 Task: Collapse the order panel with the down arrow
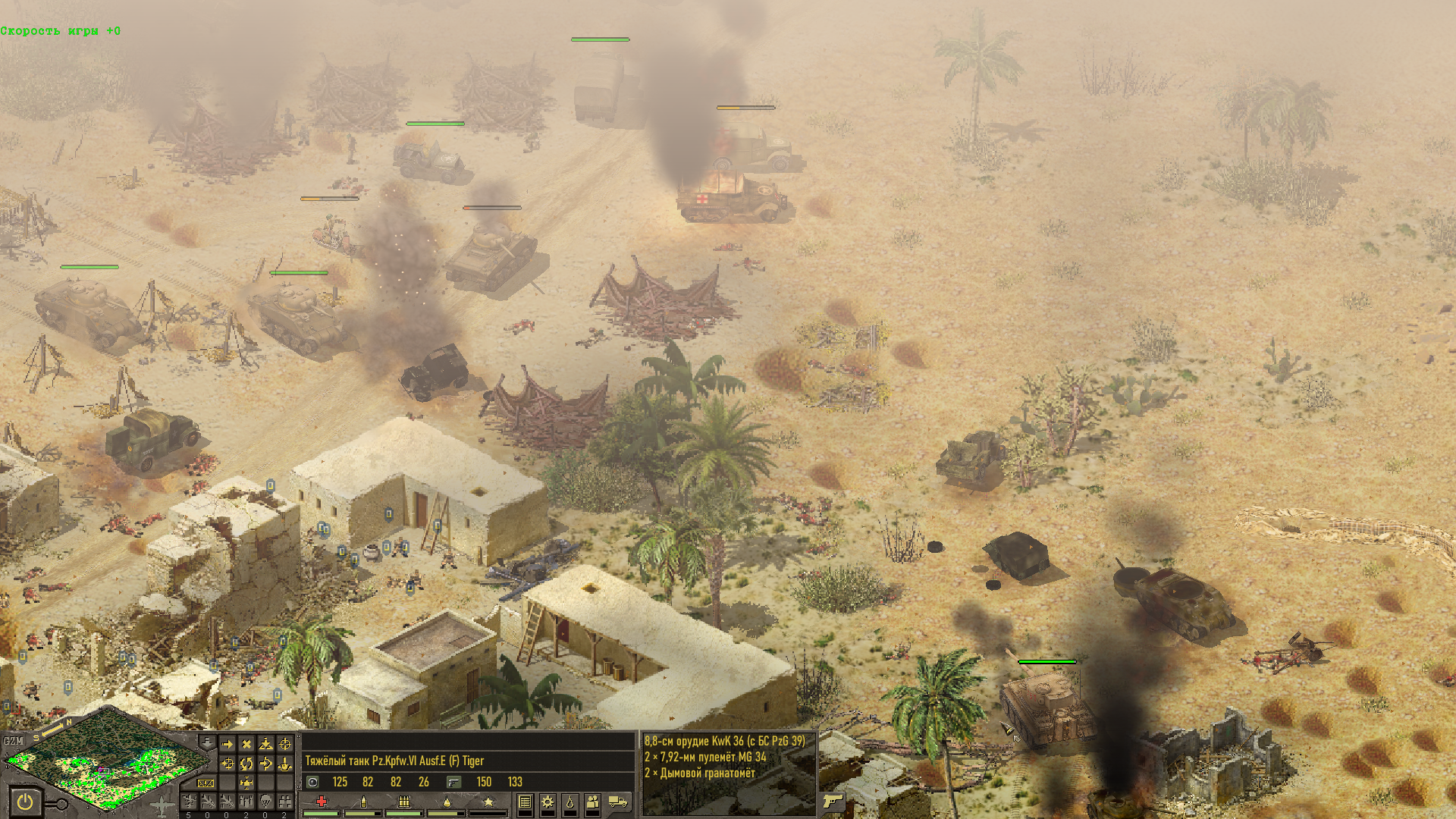[206, 741]
